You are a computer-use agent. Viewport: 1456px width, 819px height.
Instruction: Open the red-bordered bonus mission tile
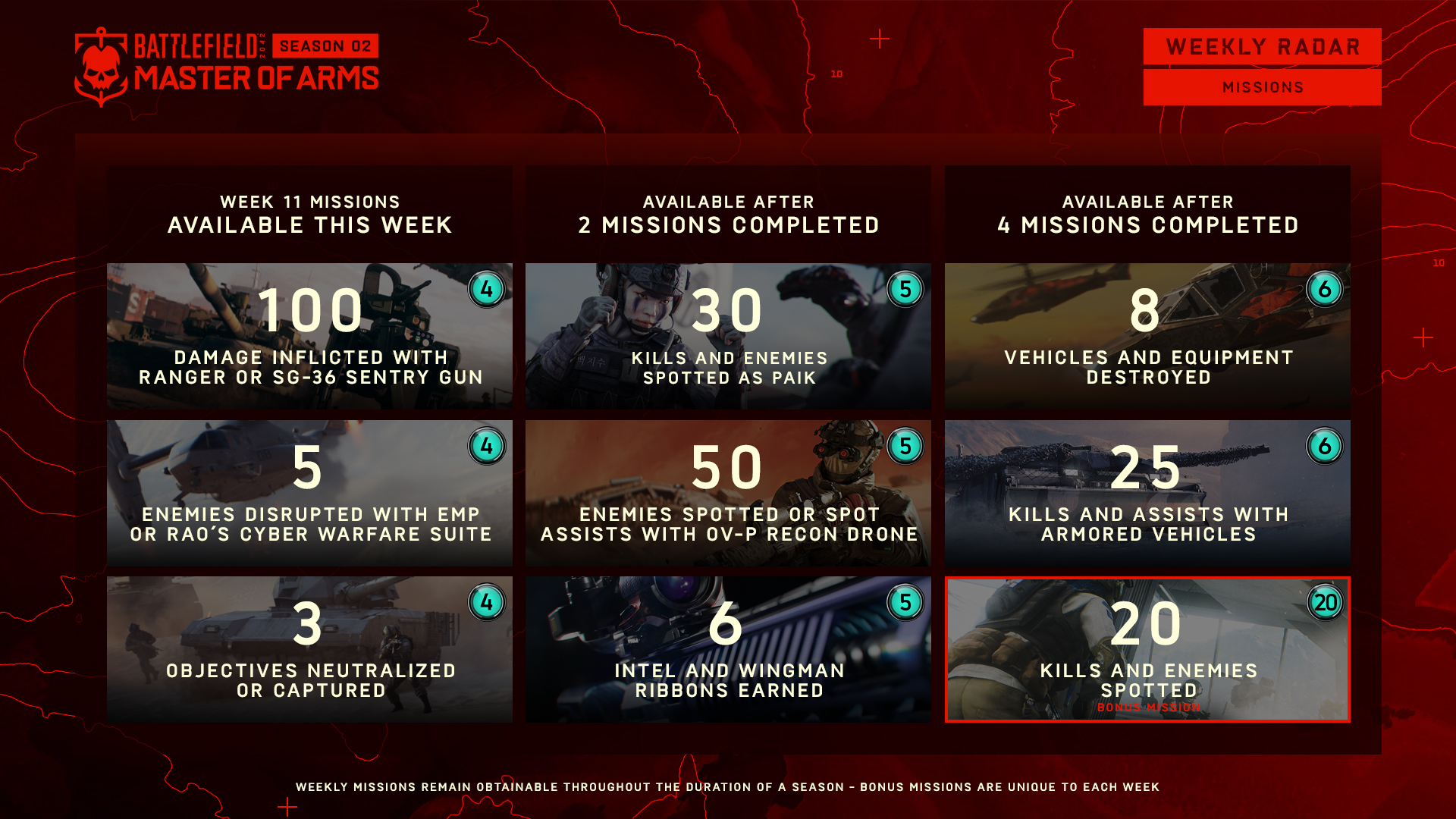click(x=1147, y=649)
